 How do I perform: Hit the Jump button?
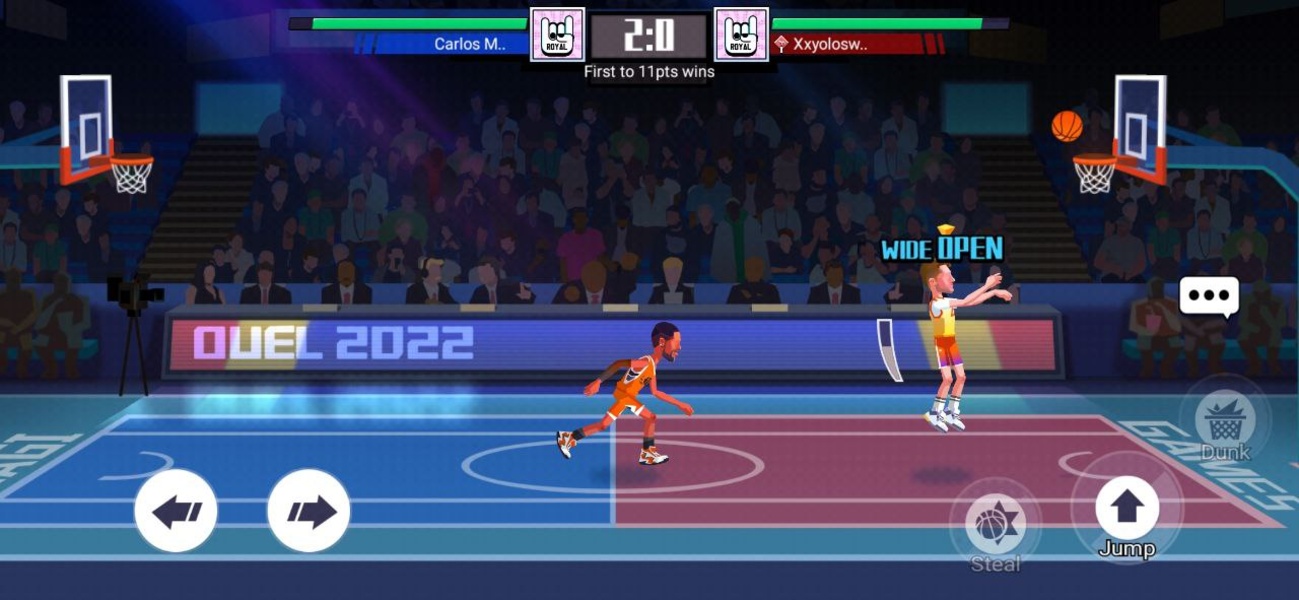pos(1127,508)
